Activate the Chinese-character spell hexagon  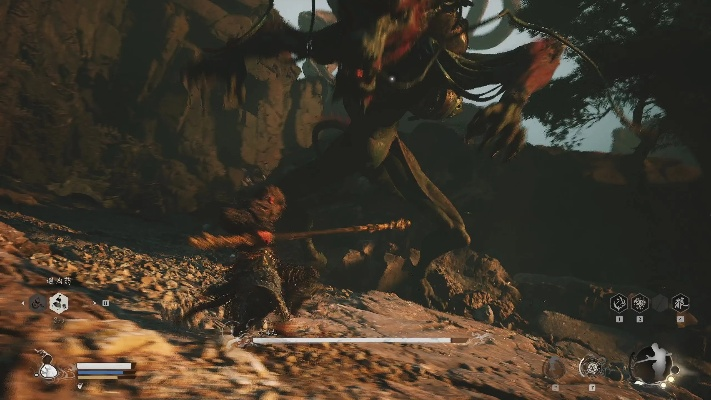tap(680, 302)
